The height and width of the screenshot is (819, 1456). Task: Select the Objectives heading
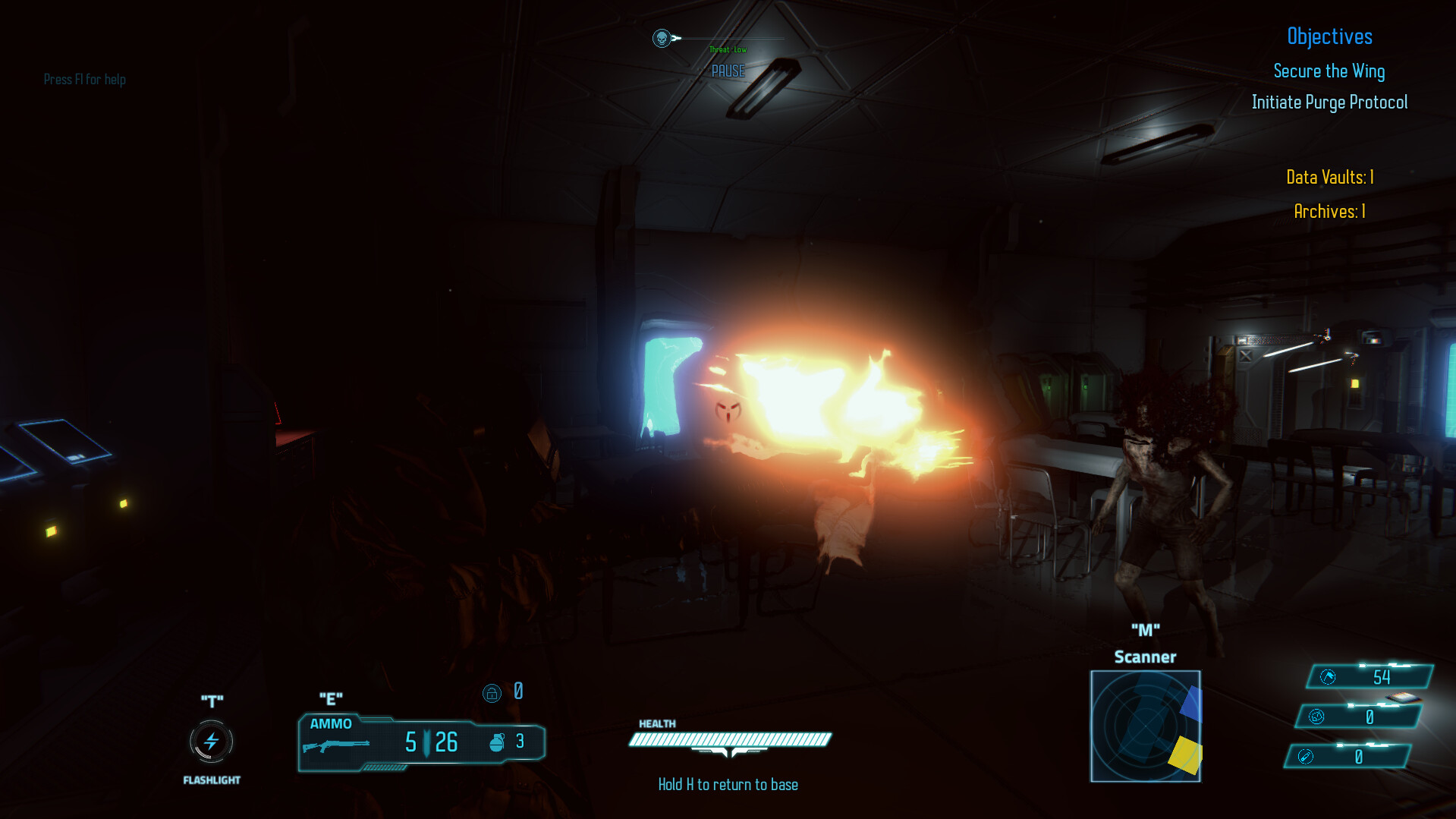click(1330, 36)
